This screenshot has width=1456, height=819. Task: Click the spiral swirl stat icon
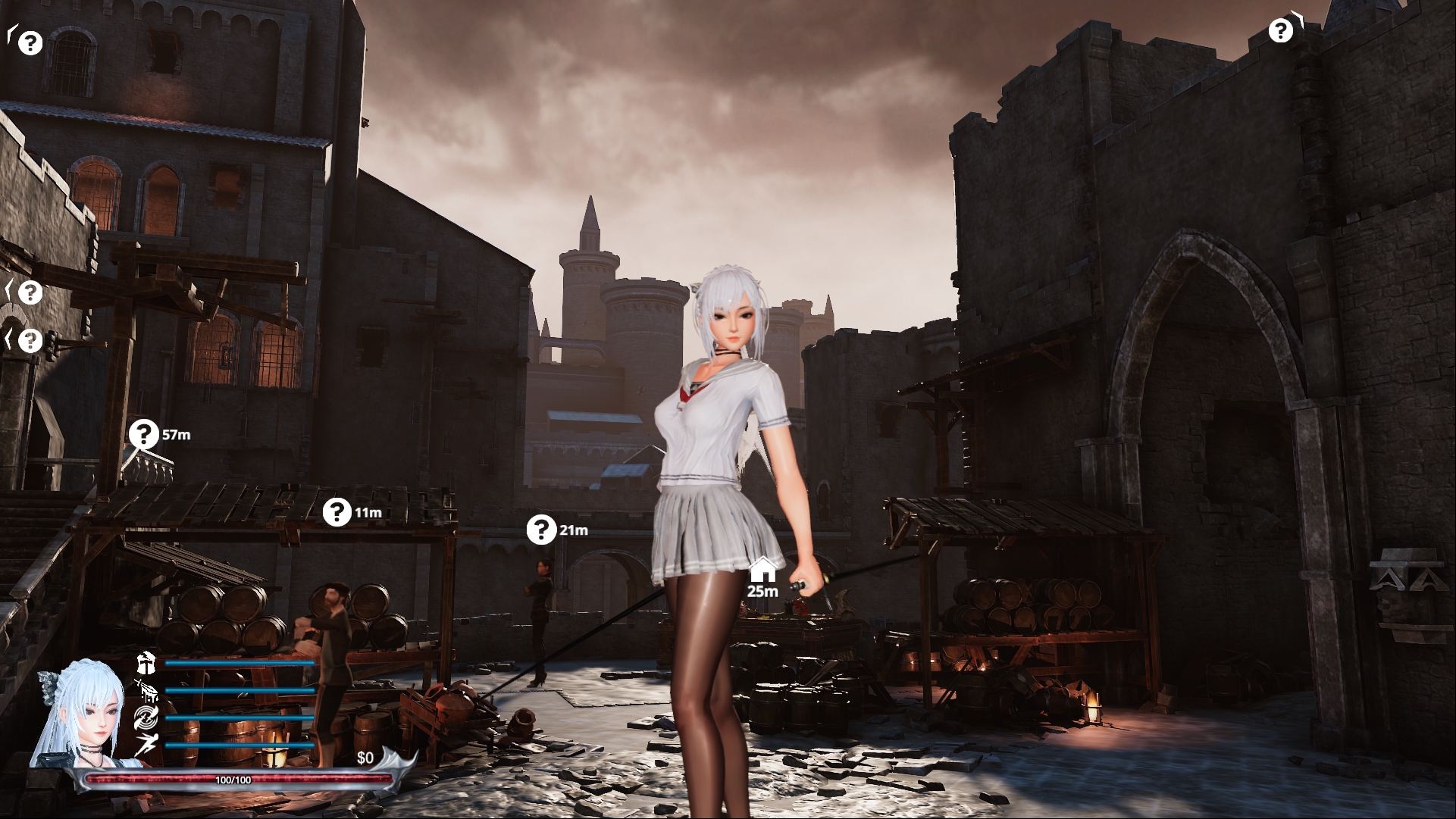tap(146, 717)
